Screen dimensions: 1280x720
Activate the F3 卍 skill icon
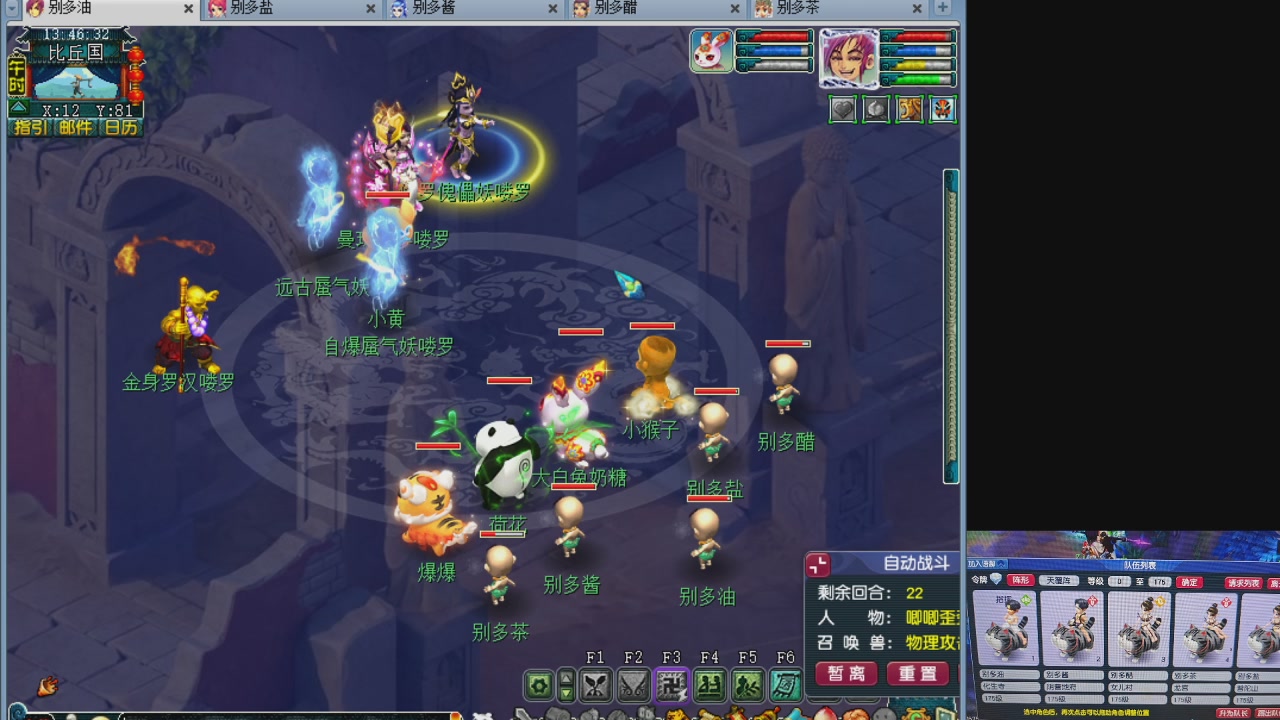tap(672, 683)
